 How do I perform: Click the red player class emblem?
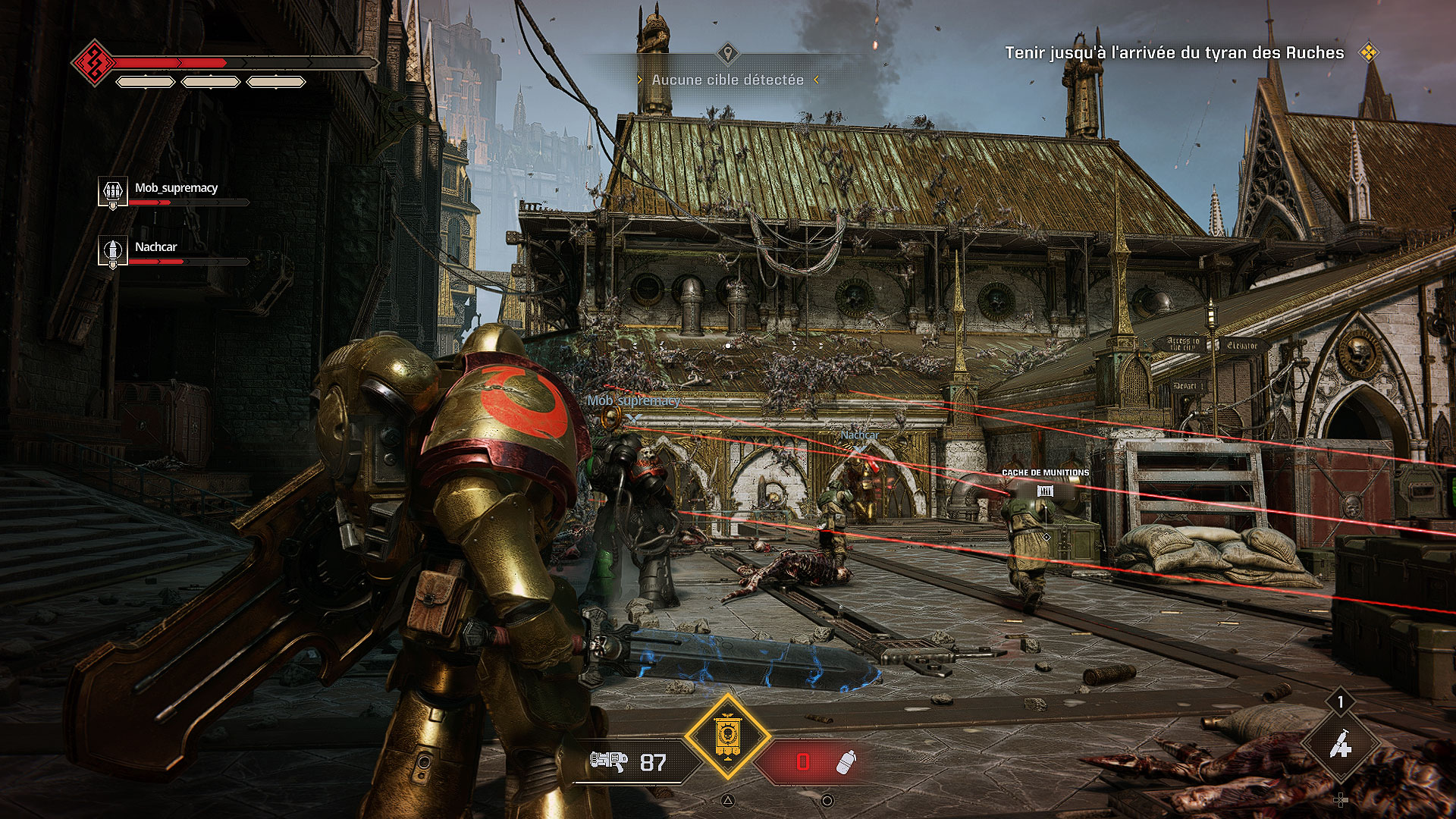[94, 62]
